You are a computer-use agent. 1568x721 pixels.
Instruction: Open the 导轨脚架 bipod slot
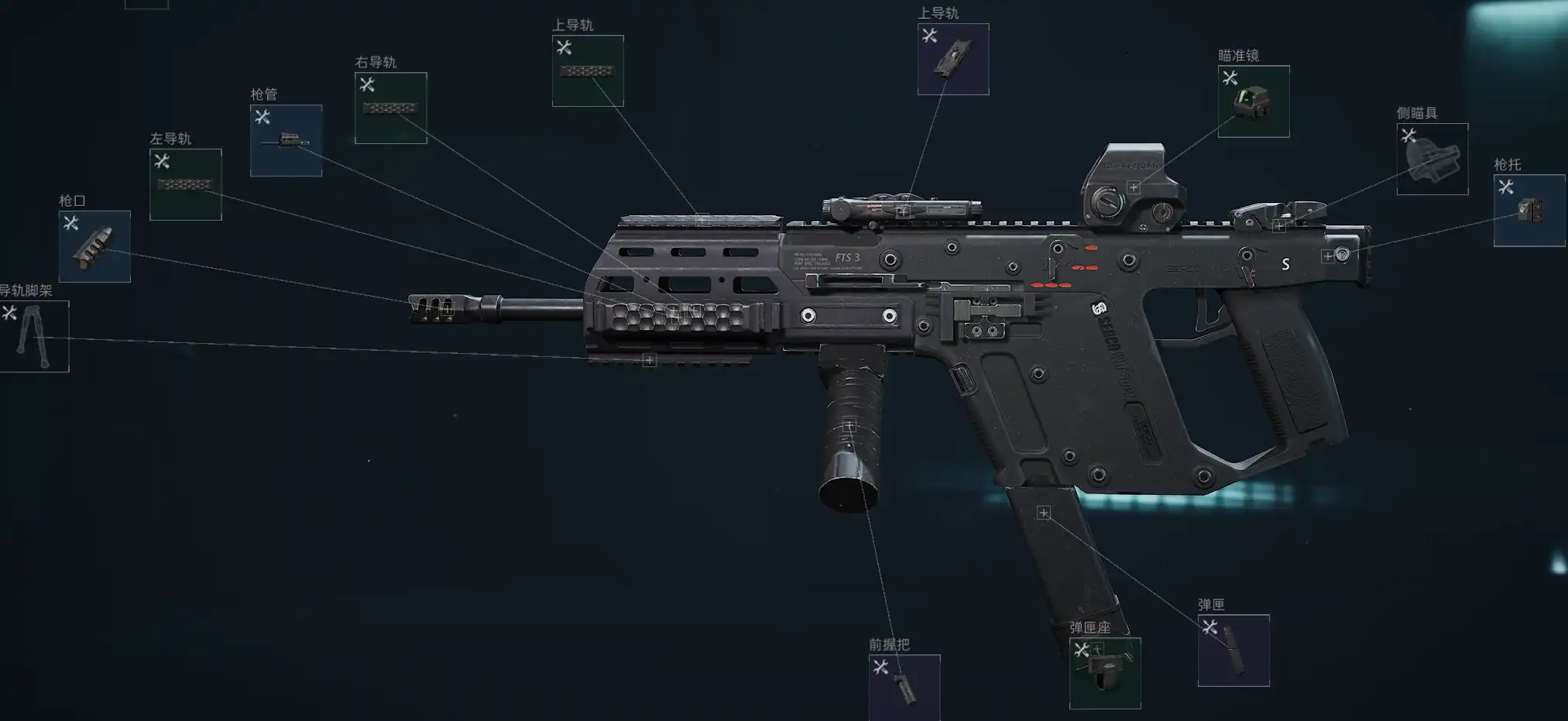tap(34, 336)
